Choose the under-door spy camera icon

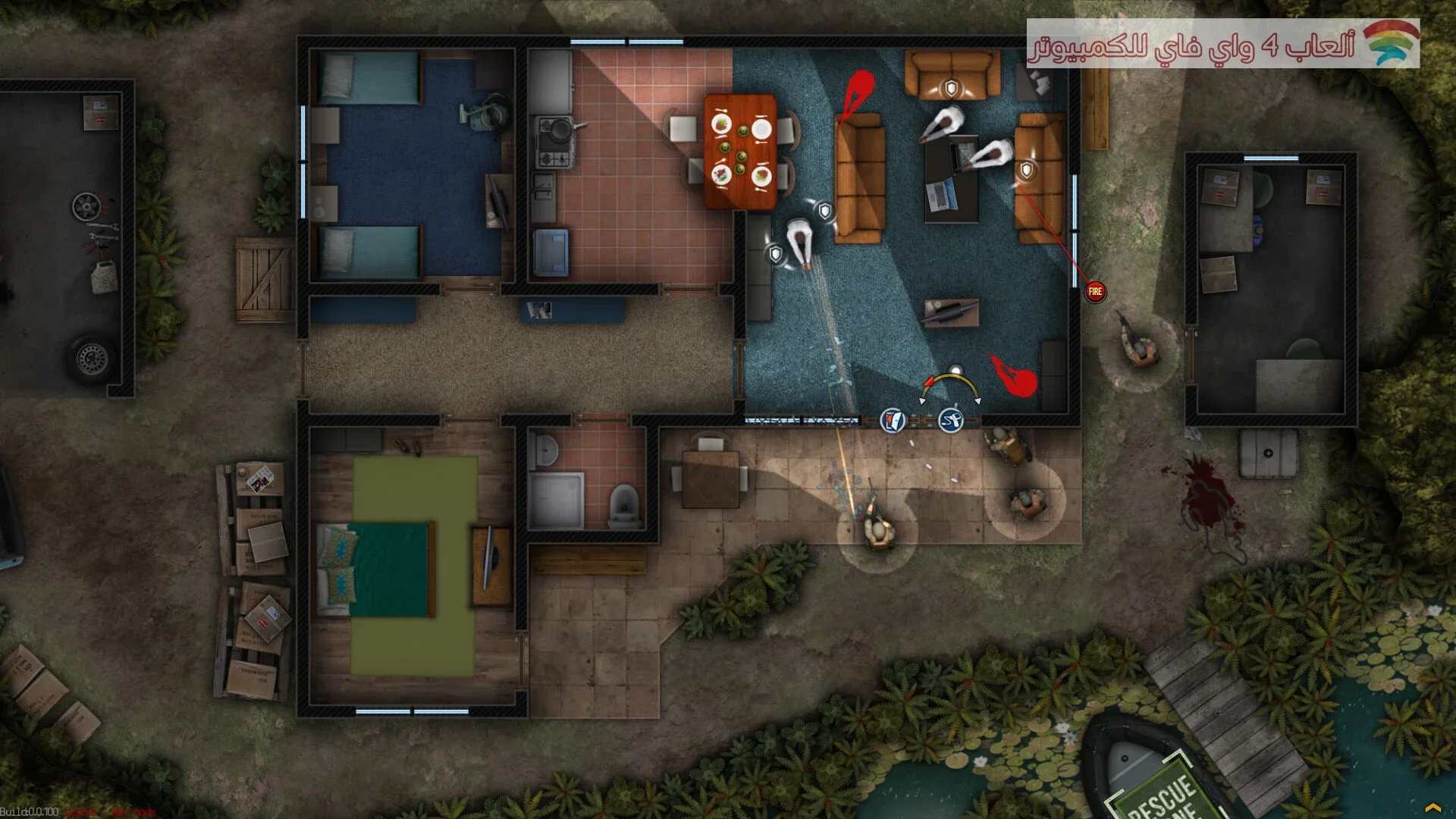pos(951,419)
